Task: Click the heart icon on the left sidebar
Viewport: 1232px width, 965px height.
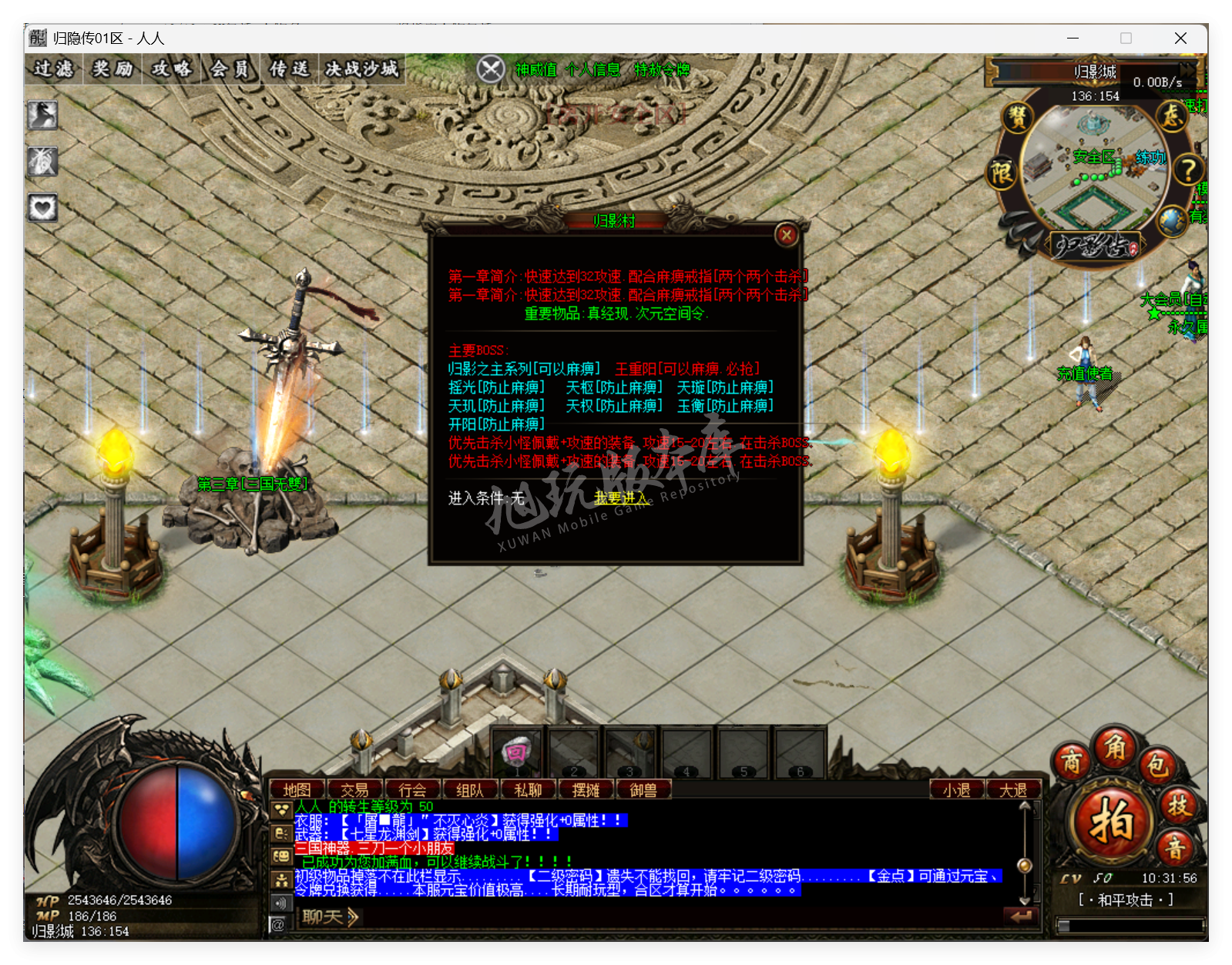Action: [x=42, y=206]
